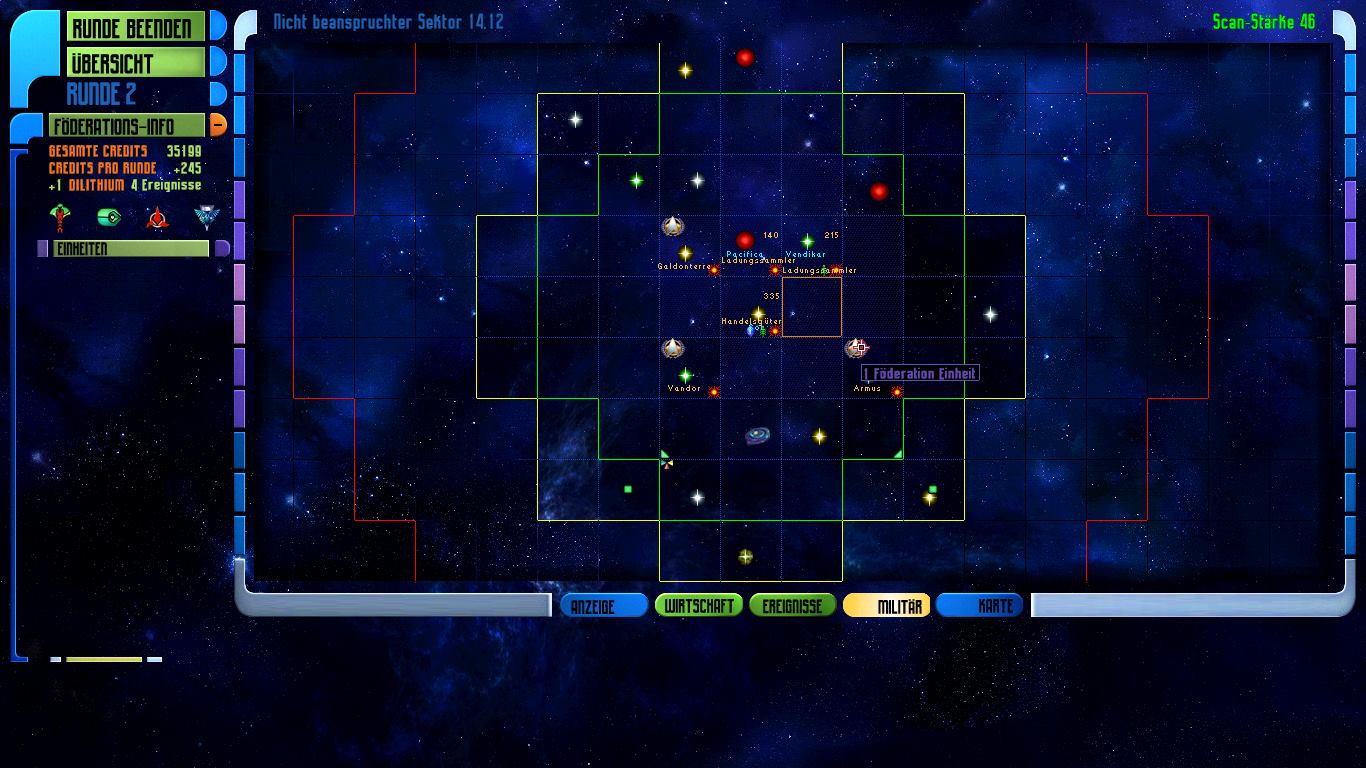This screenshot has width=1366, height=768.
Task: Show the Karte map tab
Action: click(980, 606)
